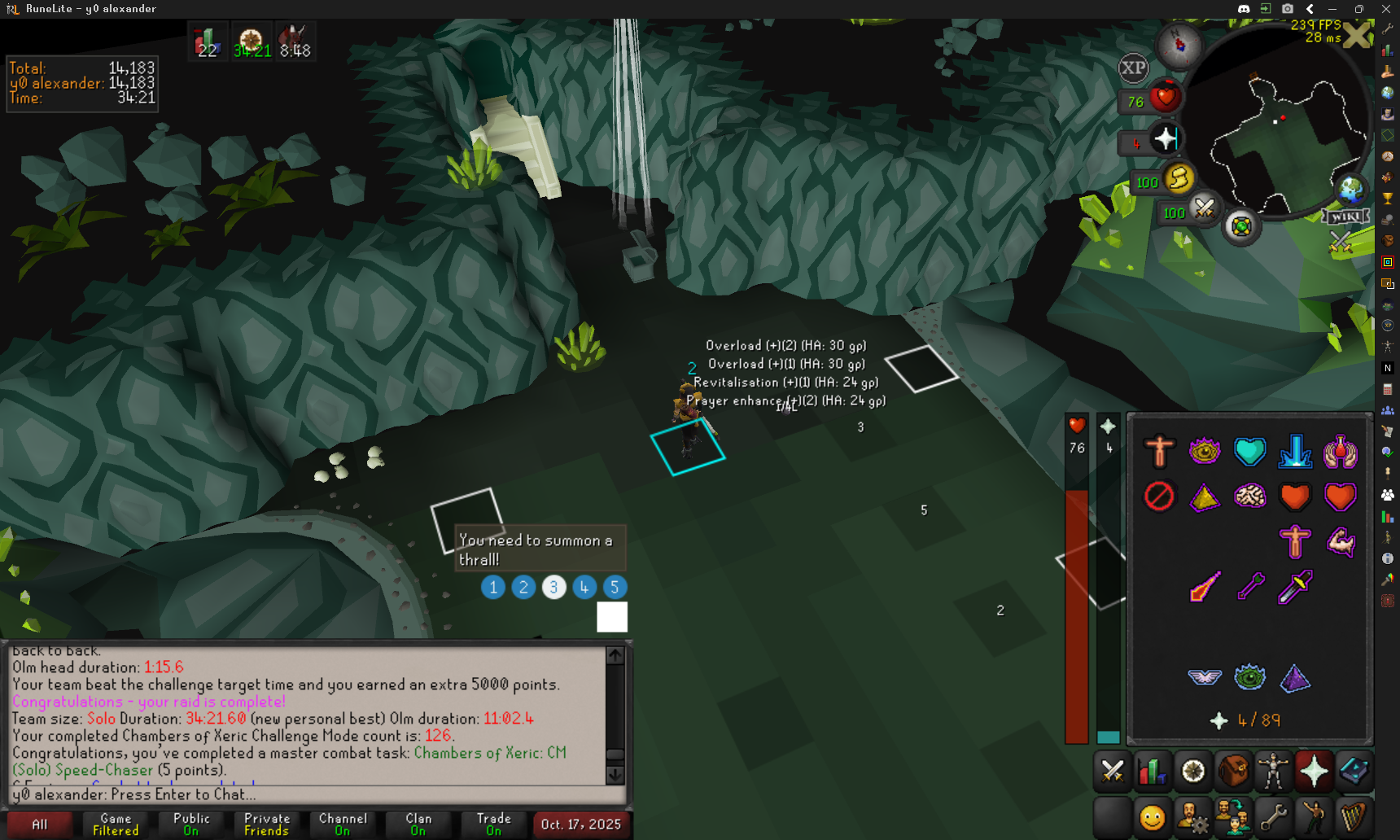The width and height of the screenshot is (1400, 840).
Task: Click the compass to face north
Action: coord(1179,45)
